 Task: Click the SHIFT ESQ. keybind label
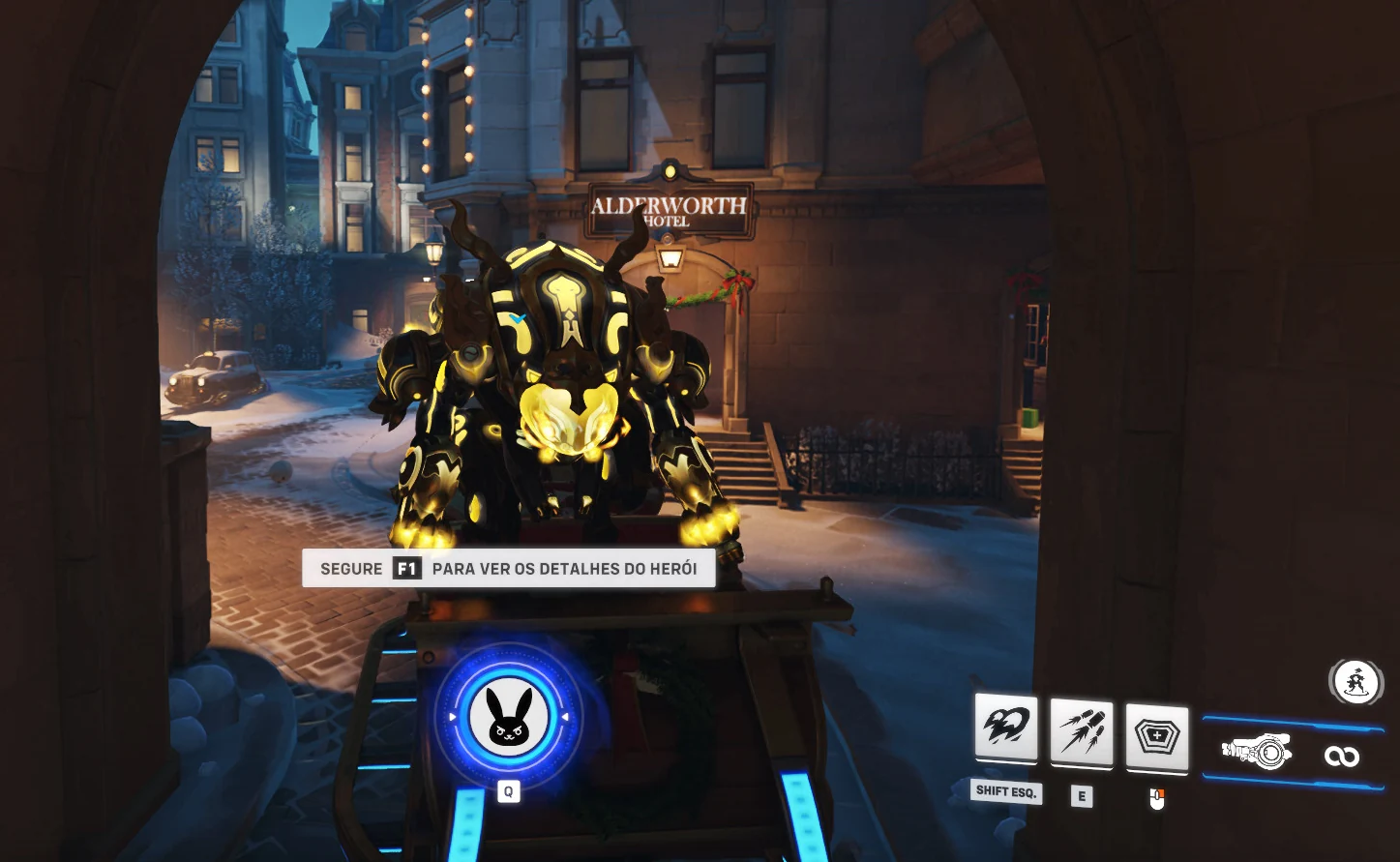point(1006,791)
